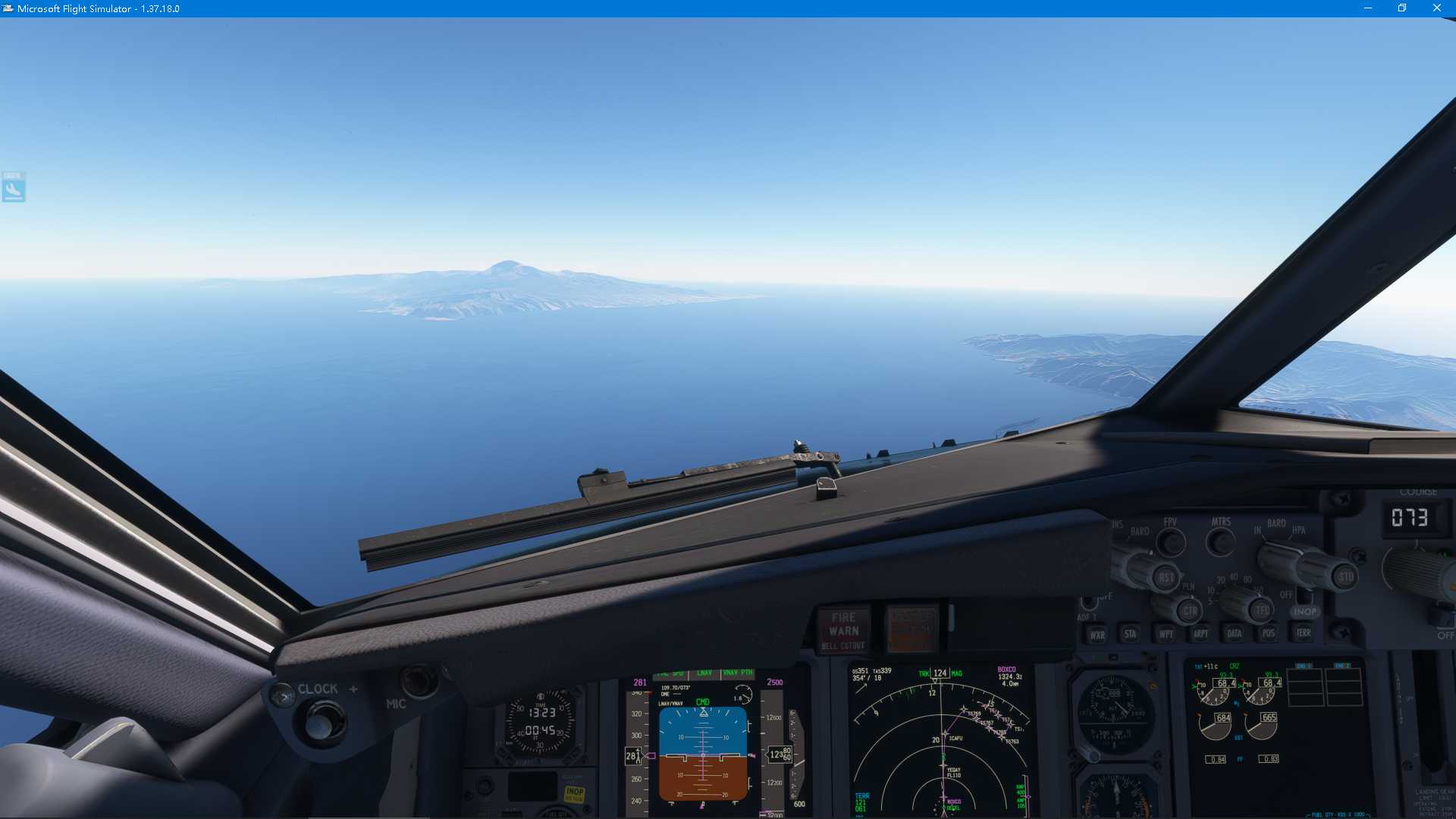The image size is (1456, 819).
Task: Silence the FIRE WARN bell cutout light
Action: (843, 631)
